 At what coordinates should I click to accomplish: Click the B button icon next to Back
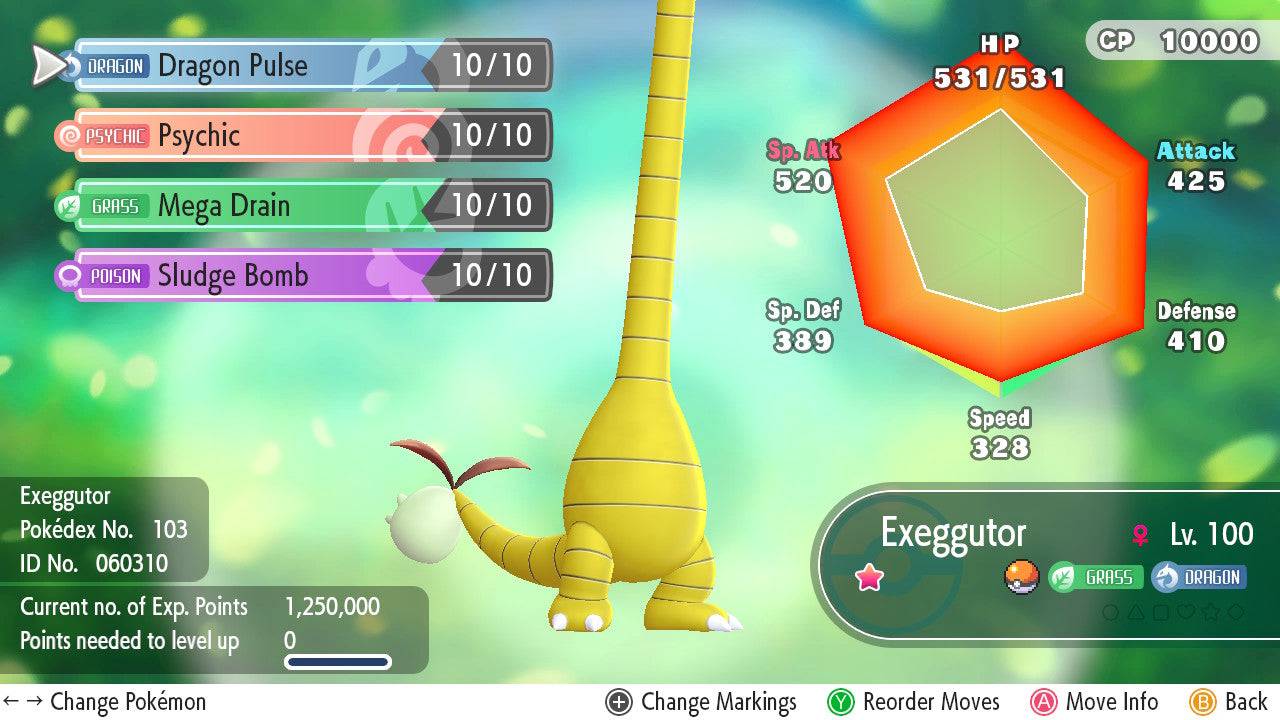[1201, 702]
